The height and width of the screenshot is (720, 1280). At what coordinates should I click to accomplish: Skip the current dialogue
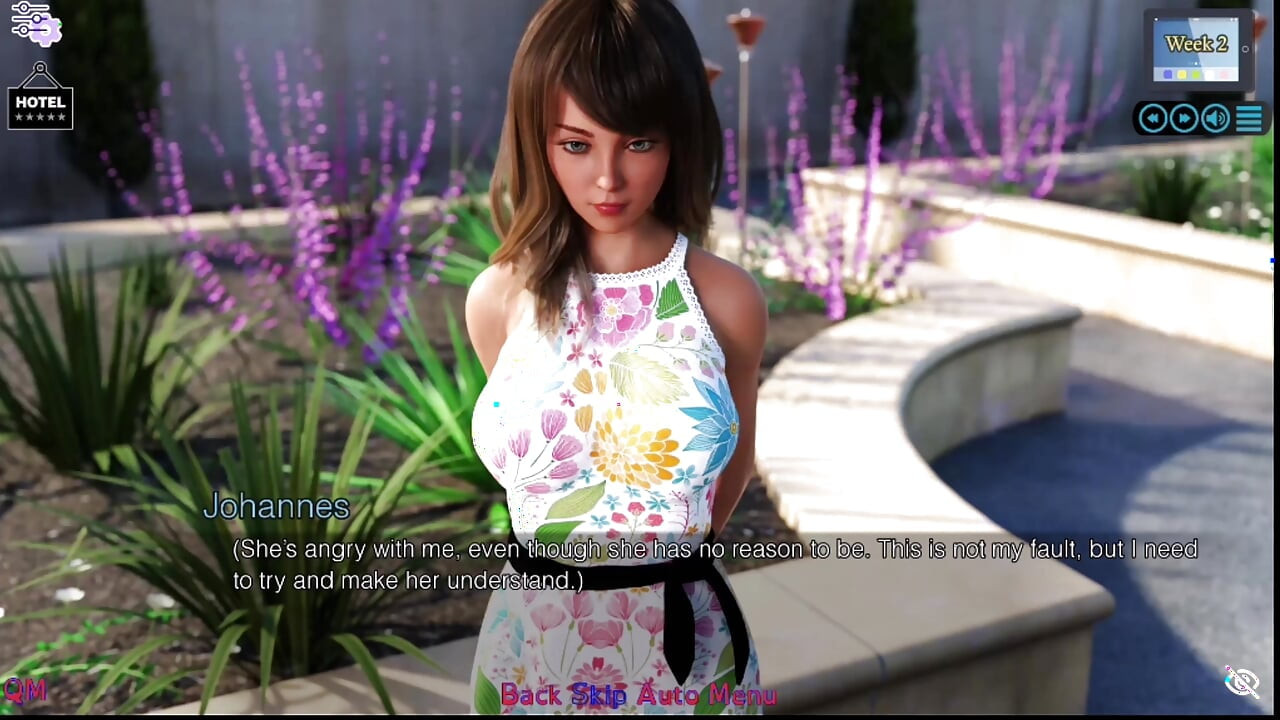click(597, 695)
